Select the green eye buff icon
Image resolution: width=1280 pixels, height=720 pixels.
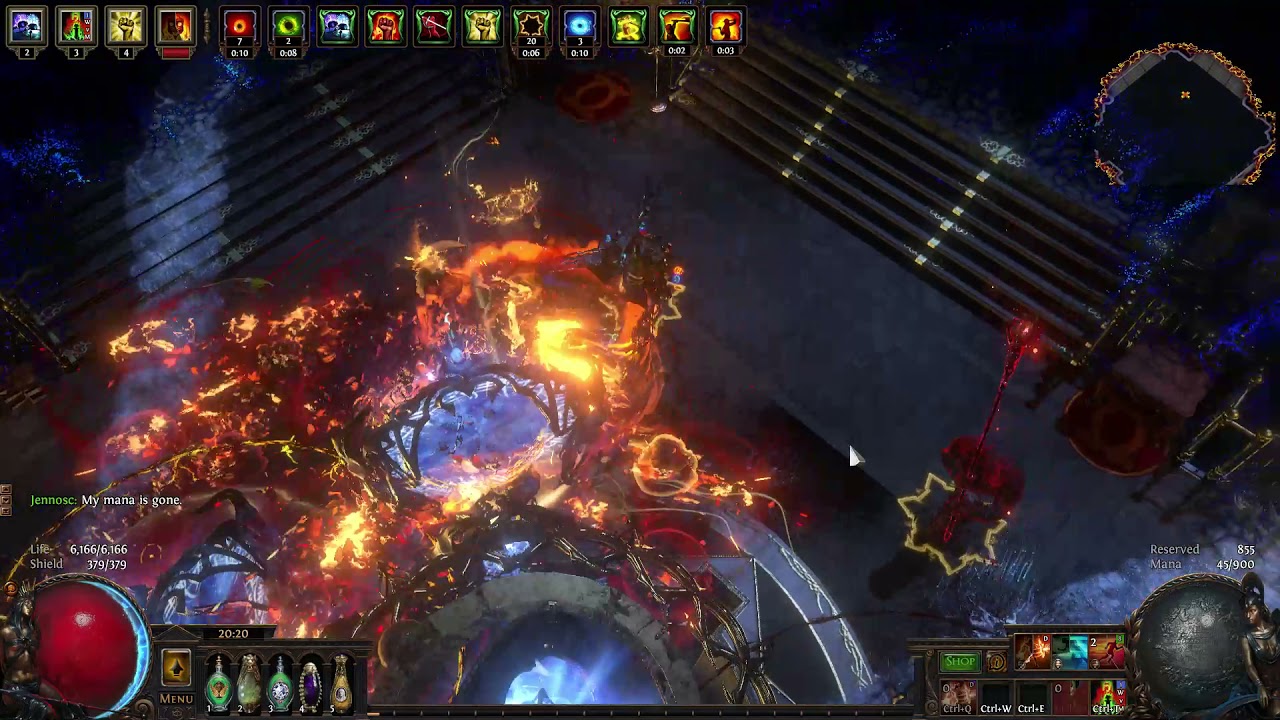288,27
